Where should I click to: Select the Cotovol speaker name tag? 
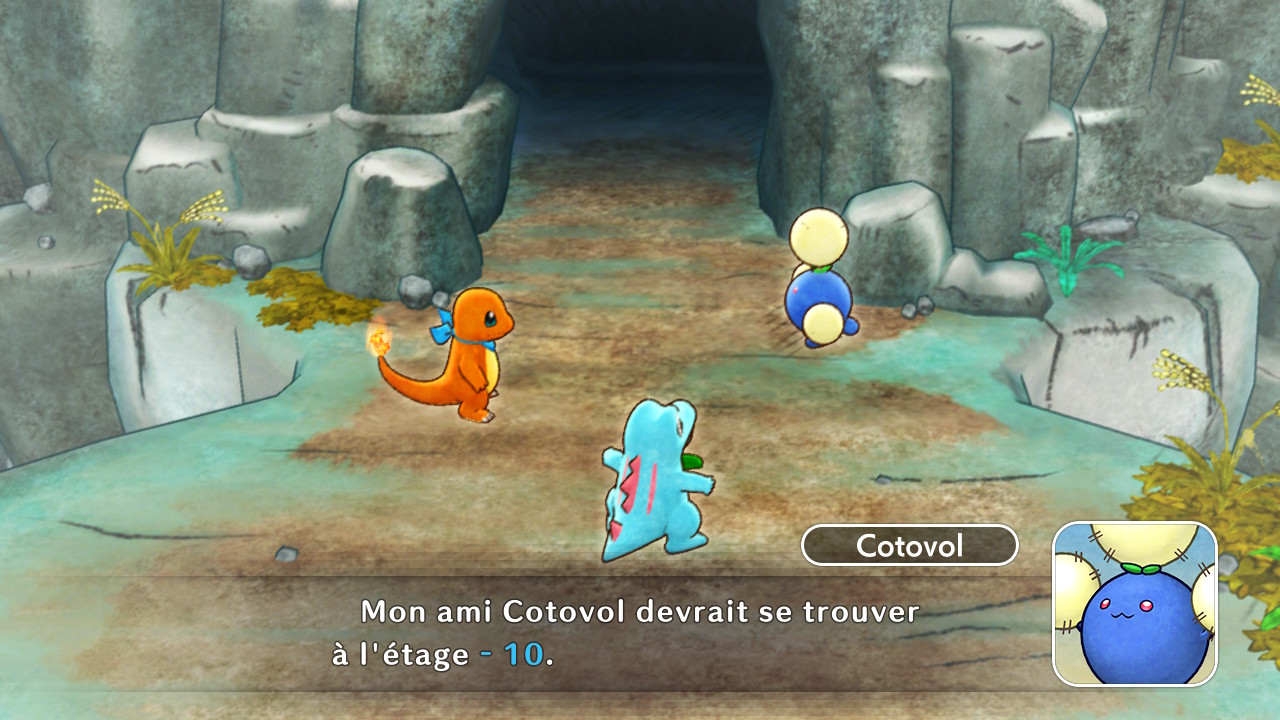click(x=909, y=546)
